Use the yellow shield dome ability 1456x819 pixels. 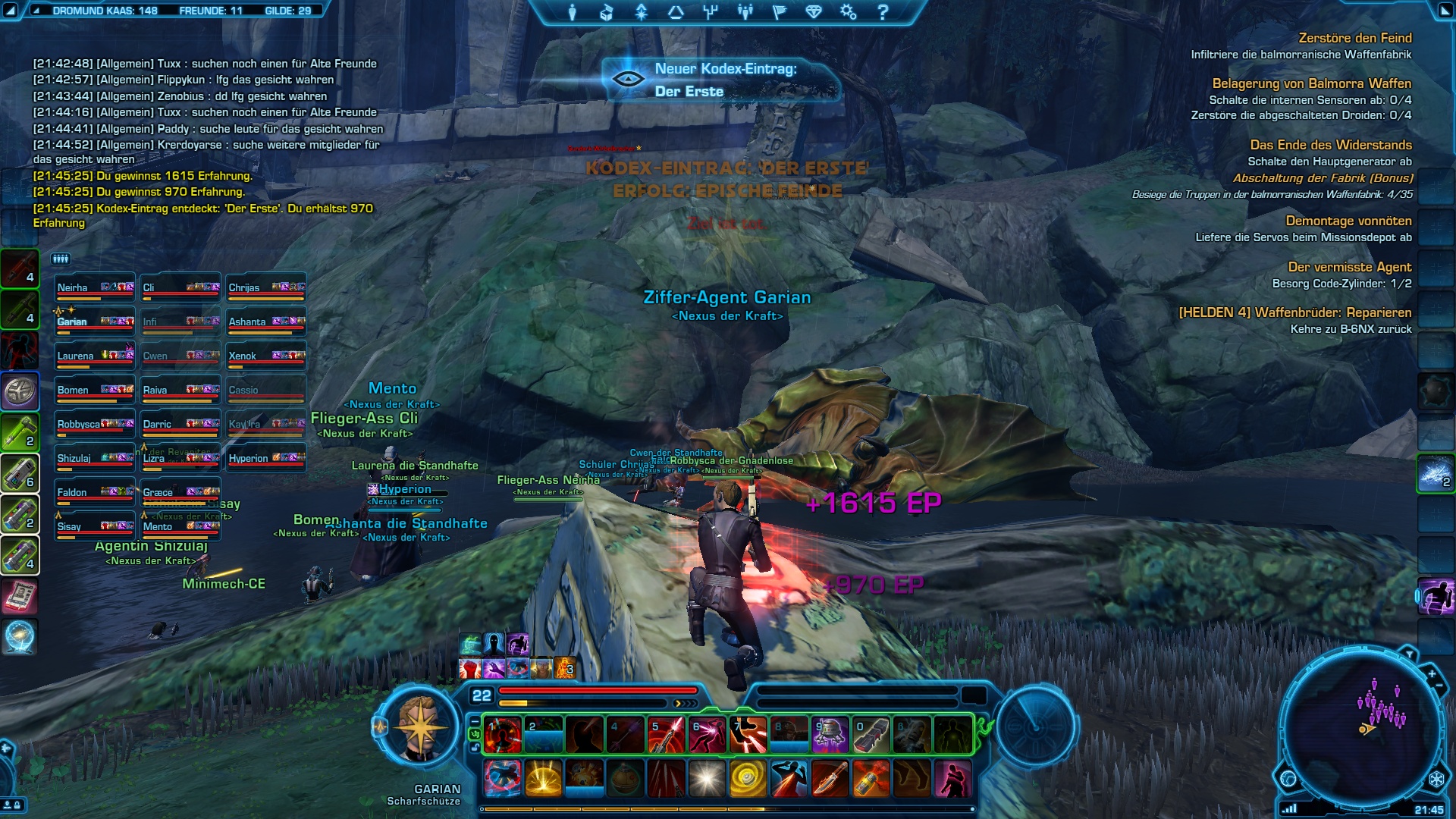(x=544, y=779)
